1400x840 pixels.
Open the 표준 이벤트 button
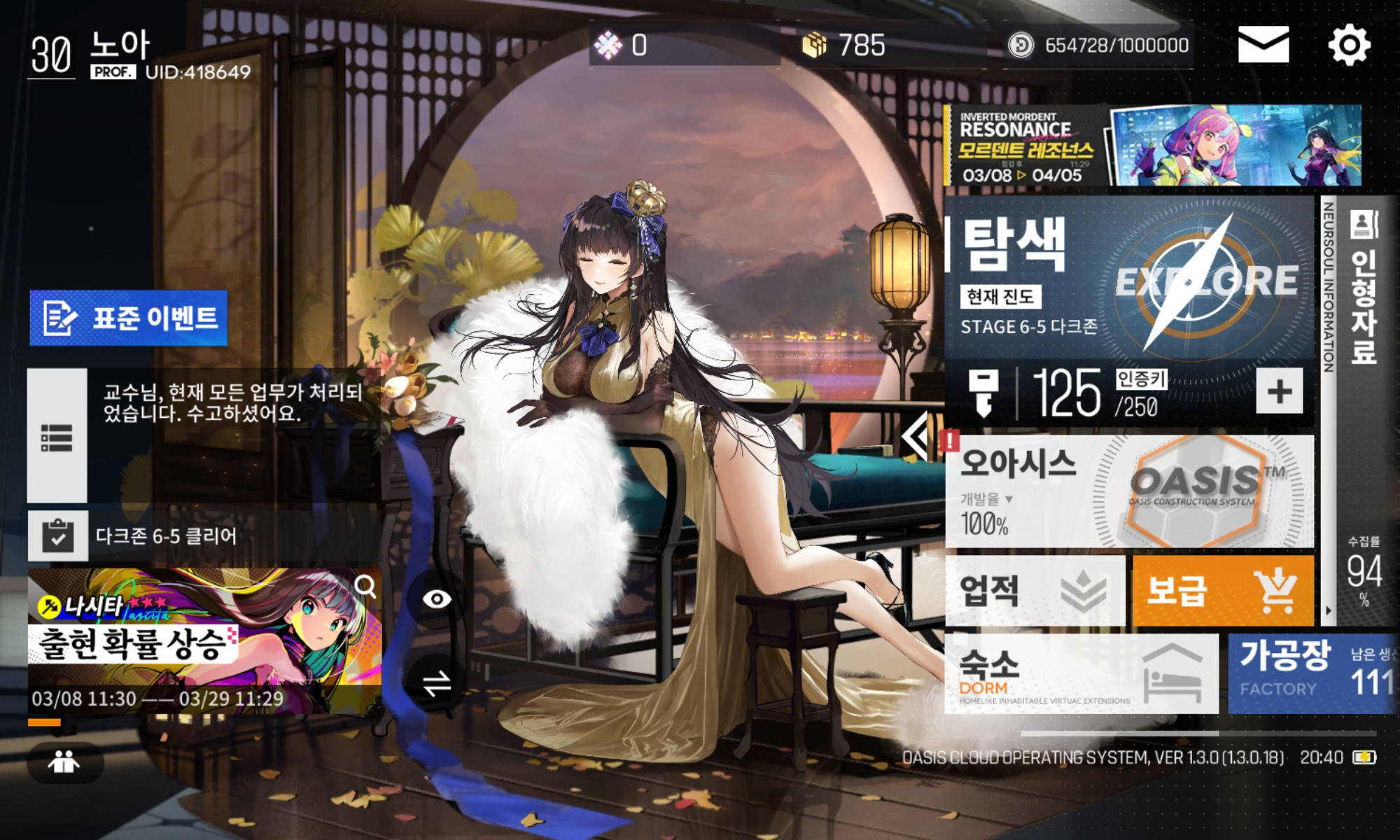tap(129, 318)
